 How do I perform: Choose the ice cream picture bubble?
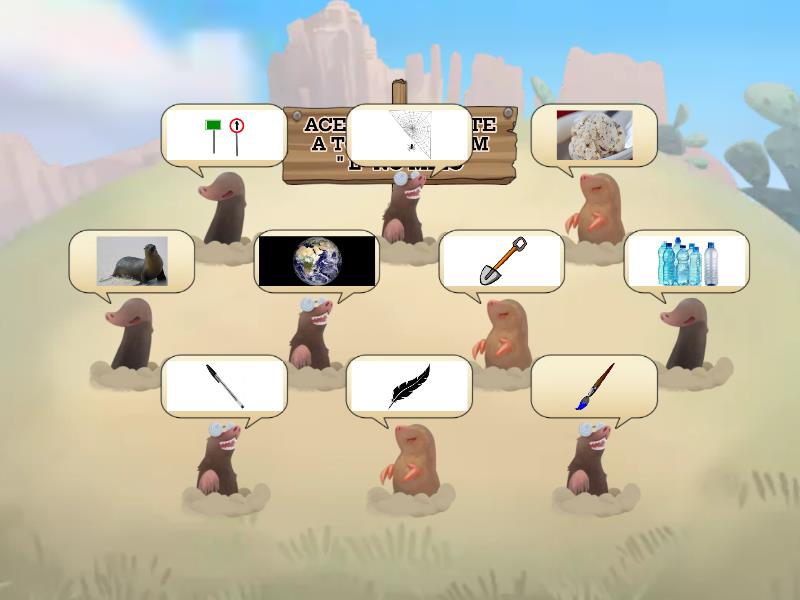[x=594, y=136]
